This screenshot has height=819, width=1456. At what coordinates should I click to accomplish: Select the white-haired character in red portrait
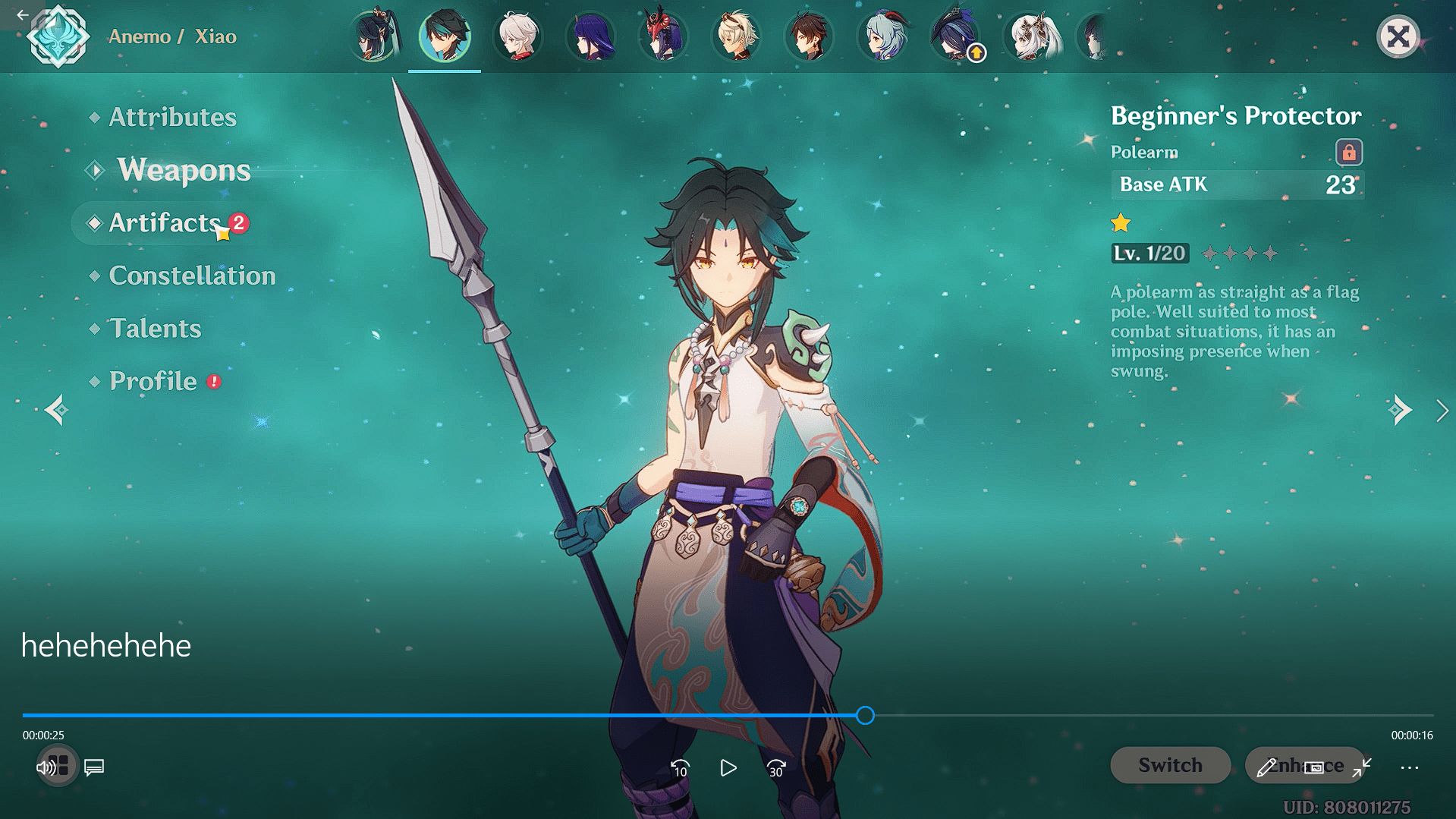[518, 36]
